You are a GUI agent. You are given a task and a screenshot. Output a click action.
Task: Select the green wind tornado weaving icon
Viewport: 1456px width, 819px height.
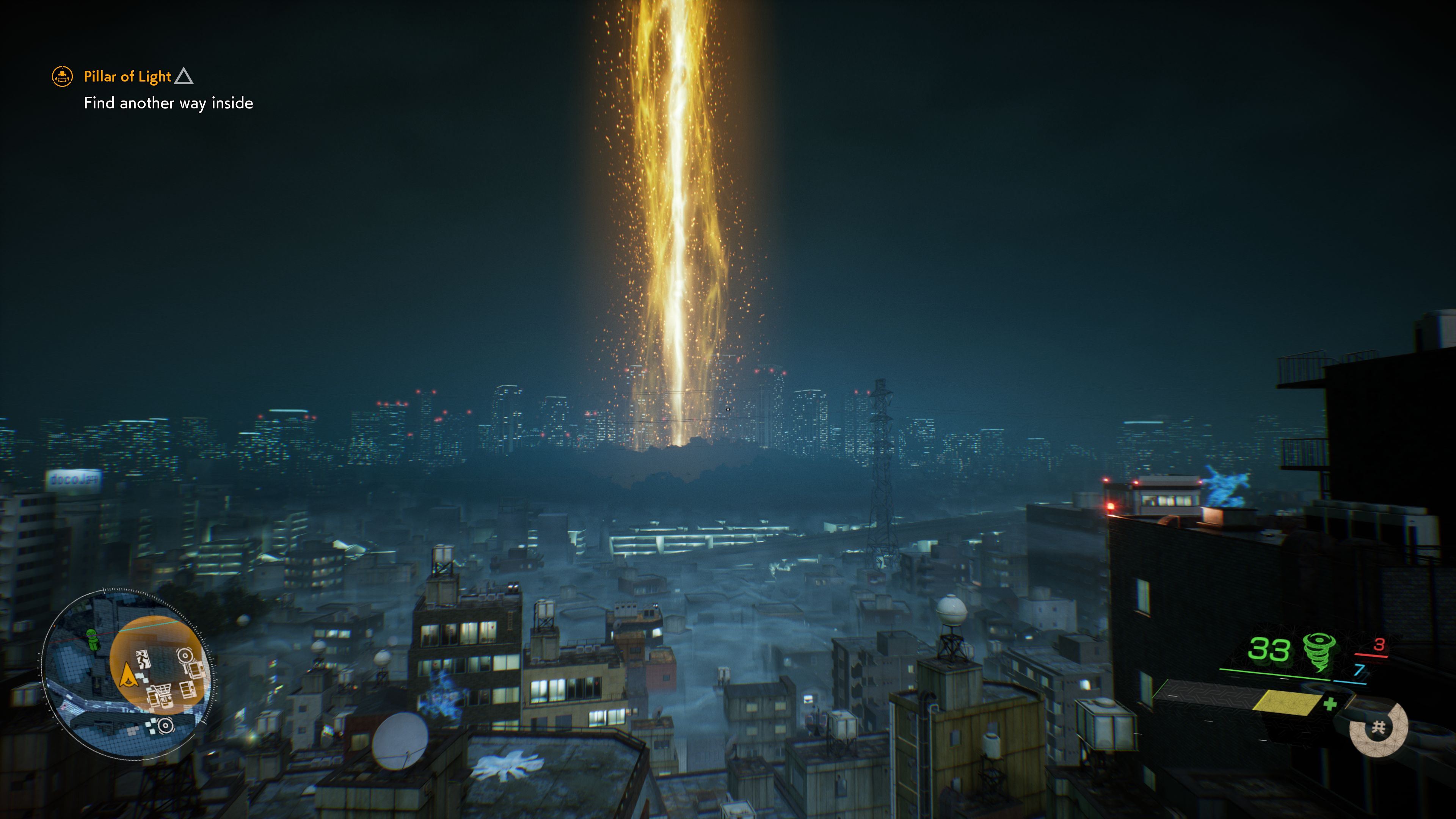pos(1319,651)
